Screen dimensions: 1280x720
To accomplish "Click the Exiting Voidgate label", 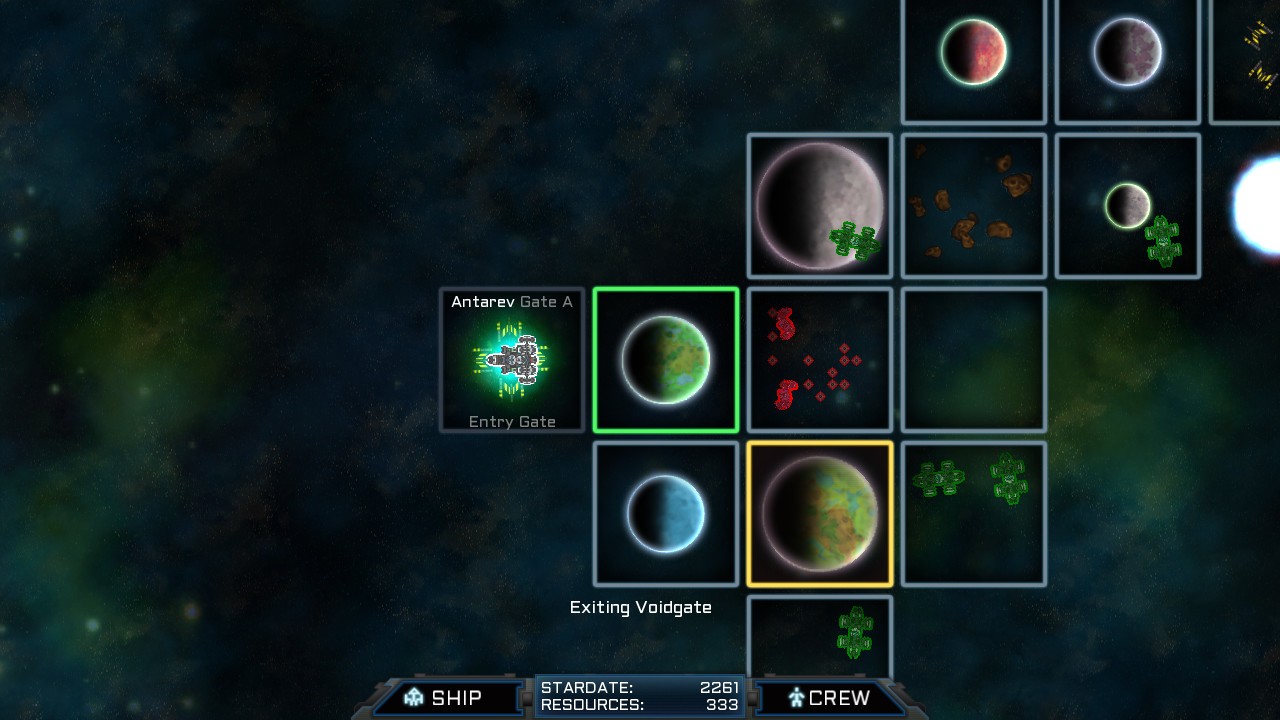I will [x=640, y=607].
